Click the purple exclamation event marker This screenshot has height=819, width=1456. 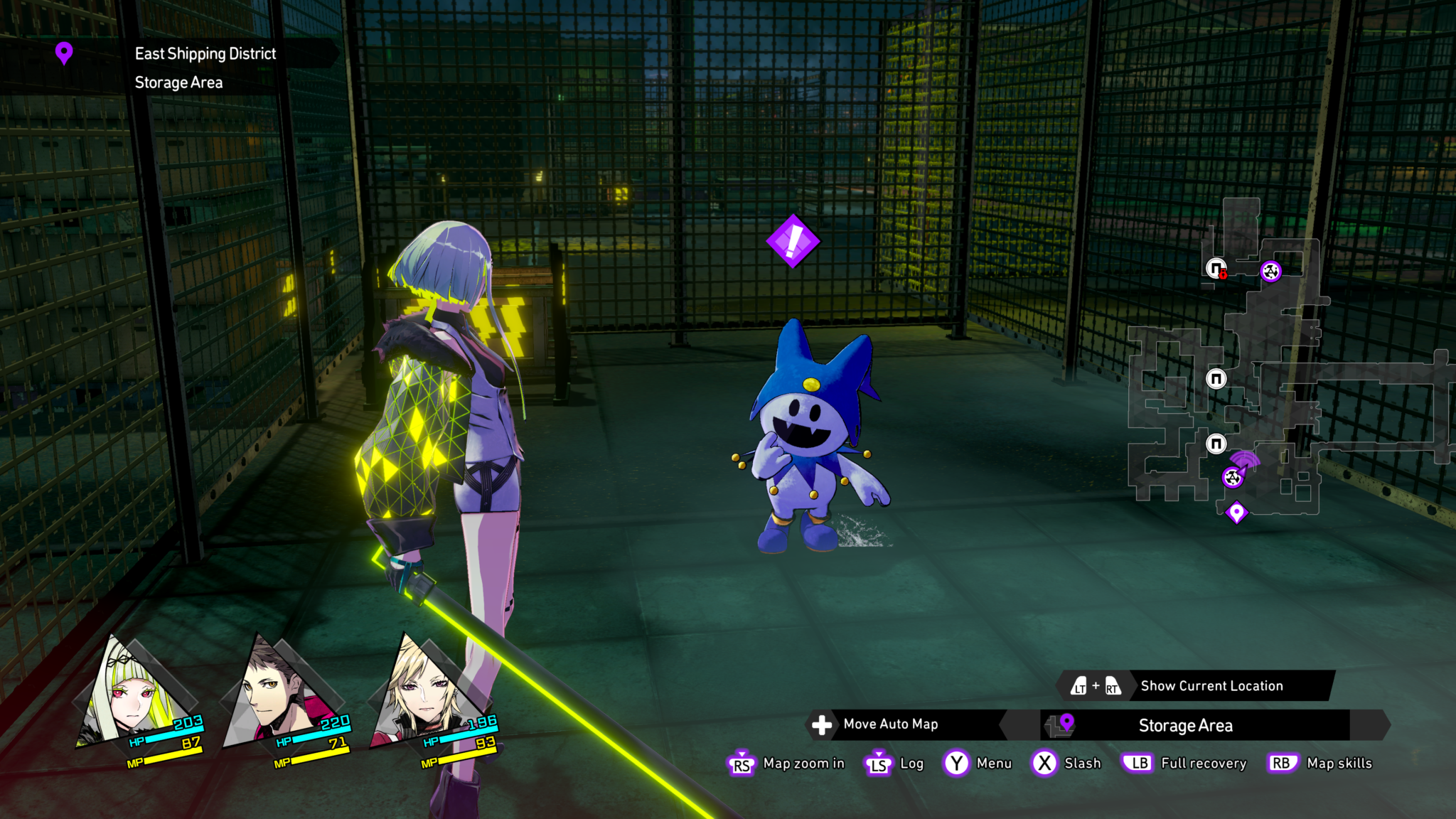pos(793,242)
